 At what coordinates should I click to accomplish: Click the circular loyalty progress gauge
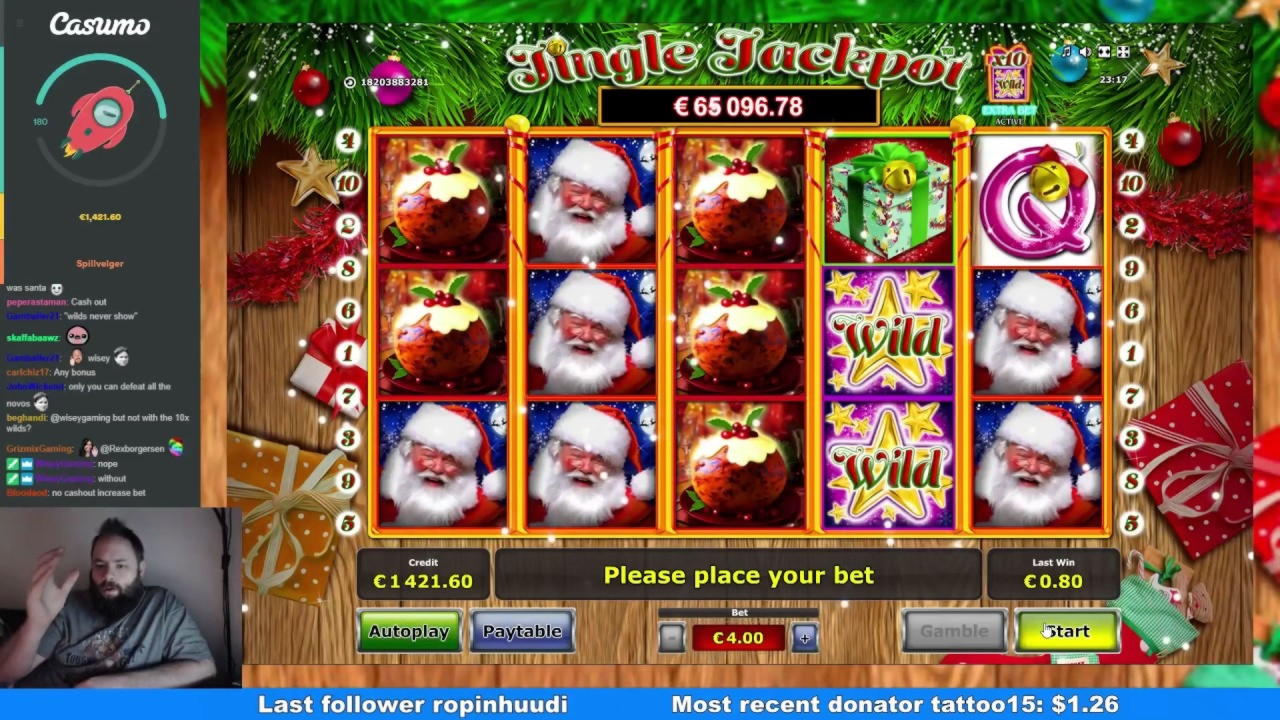pos(100,120)
